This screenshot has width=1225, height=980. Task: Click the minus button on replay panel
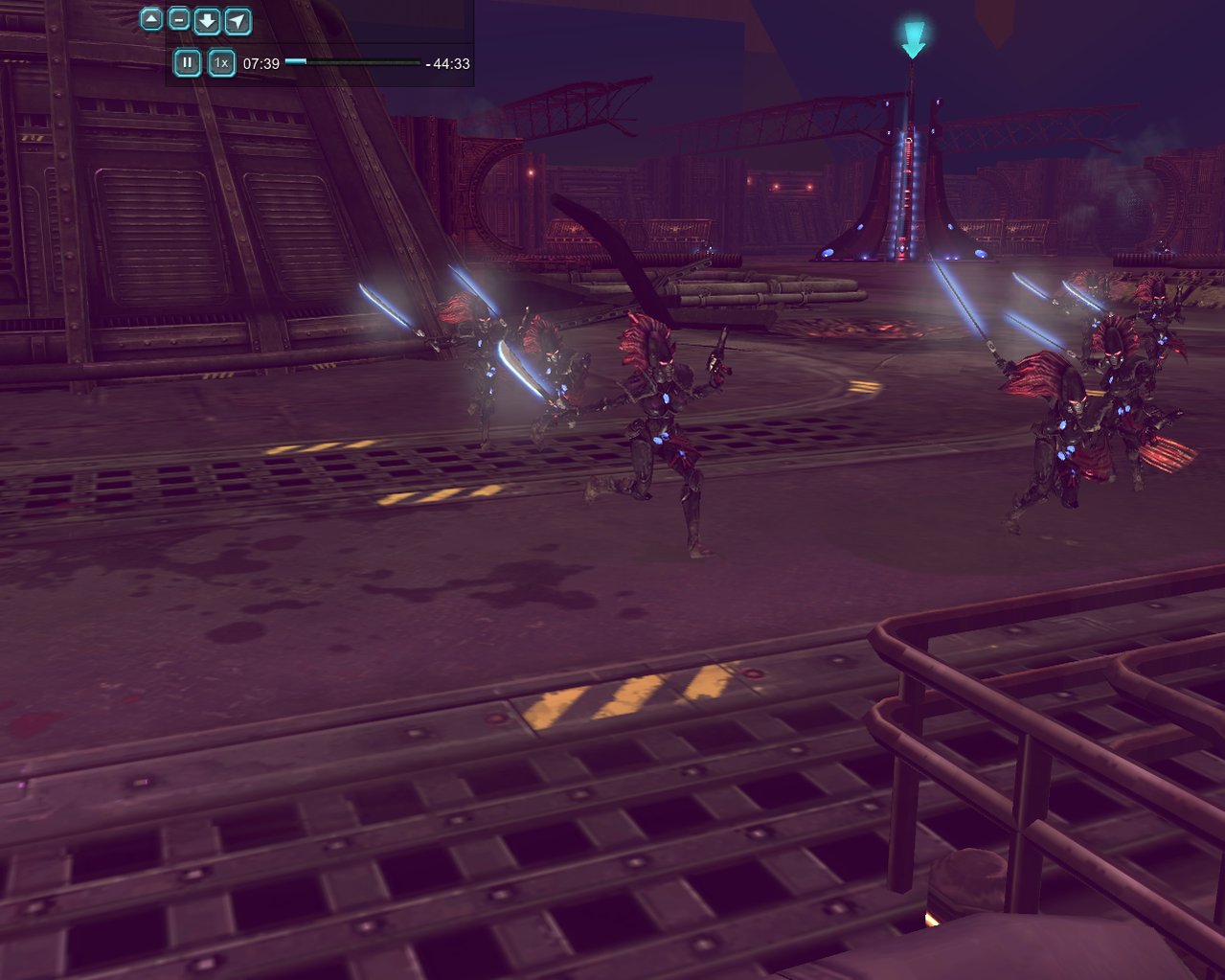(x=179, y=18)
